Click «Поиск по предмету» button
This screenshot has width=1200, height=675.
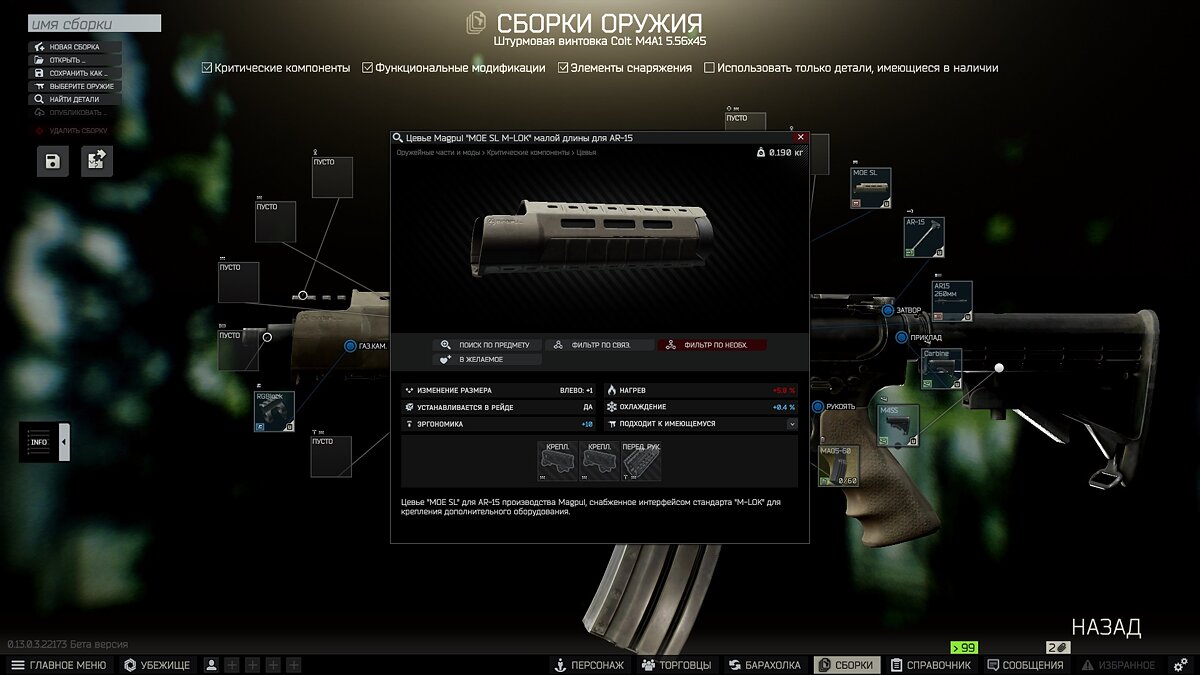click(x=487, y=345)
